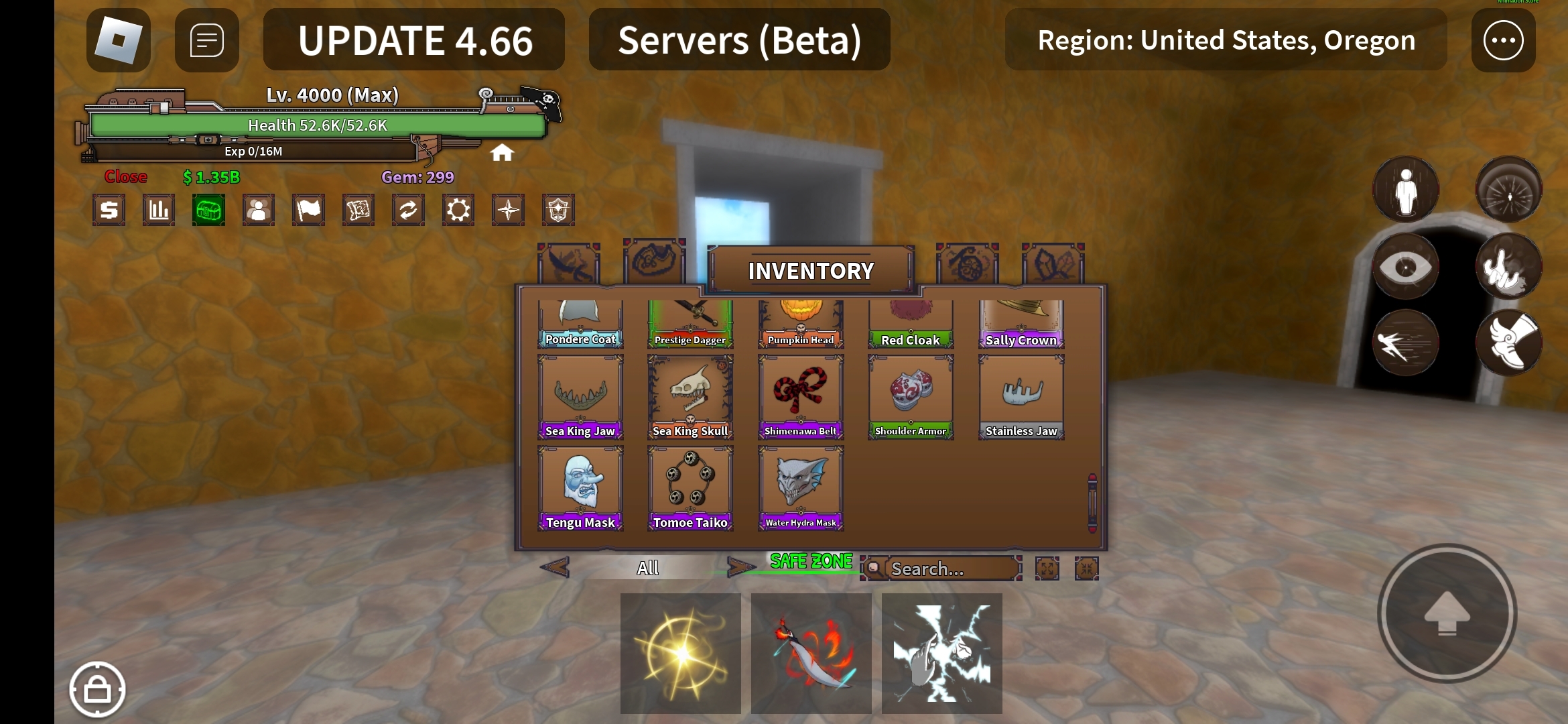
Task: Open the Roblox chat window
Action: click(206, 40)
